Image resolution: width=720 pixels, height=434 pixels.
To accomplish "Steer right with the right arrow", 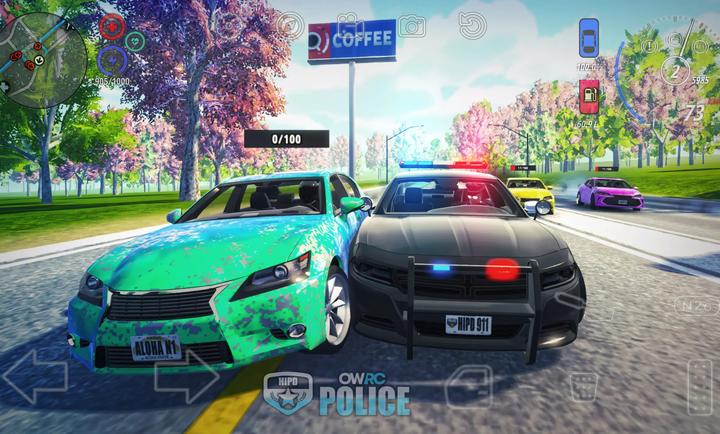I will point(186,376).
